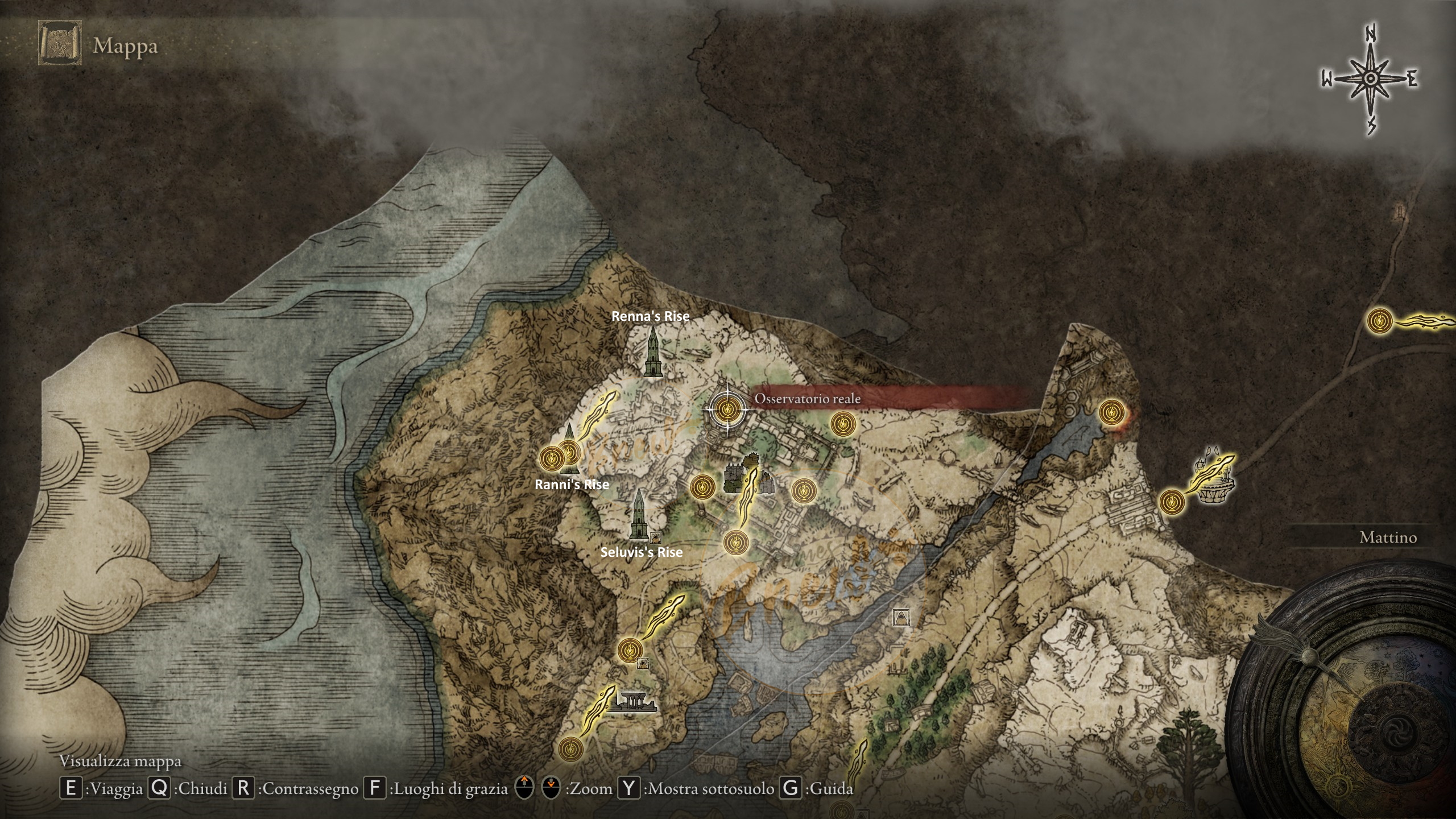
Task: Select the grace just above the columned ruins
Action: (x=629, y=650)
